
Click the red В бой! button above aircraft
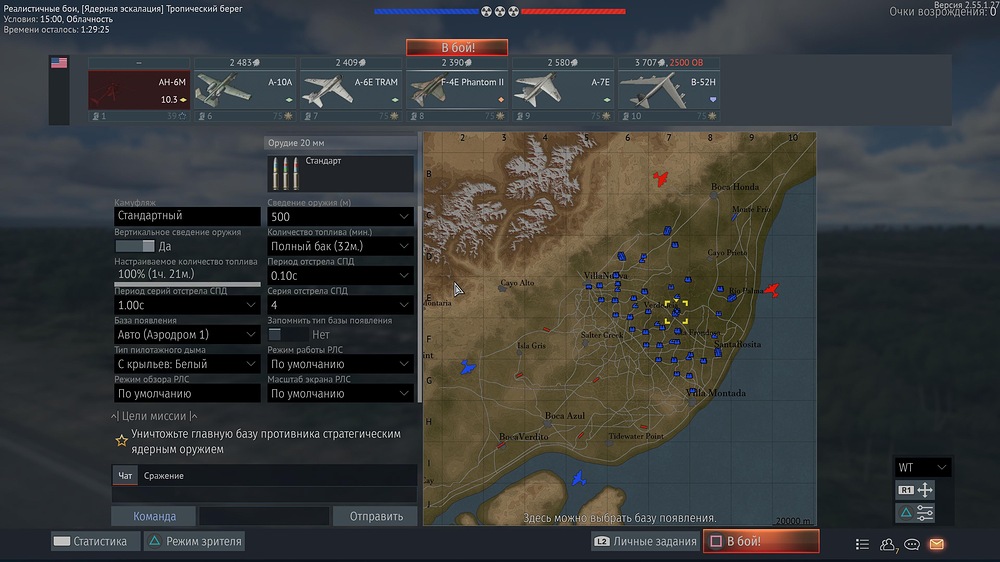pos(457,48)
